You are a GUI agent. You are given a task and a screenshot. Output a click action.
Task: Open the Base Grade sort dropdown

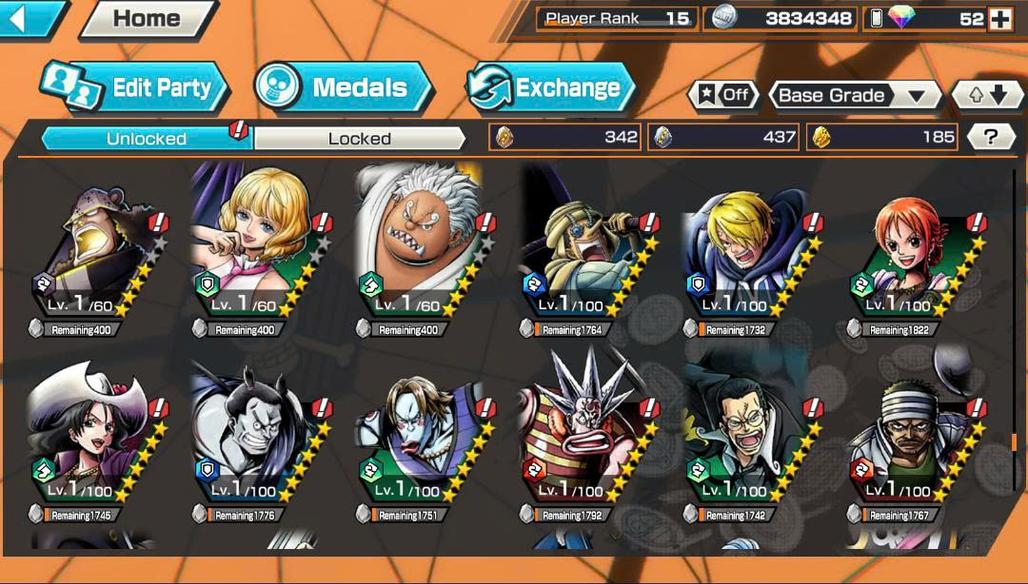(x=853, y=95)
